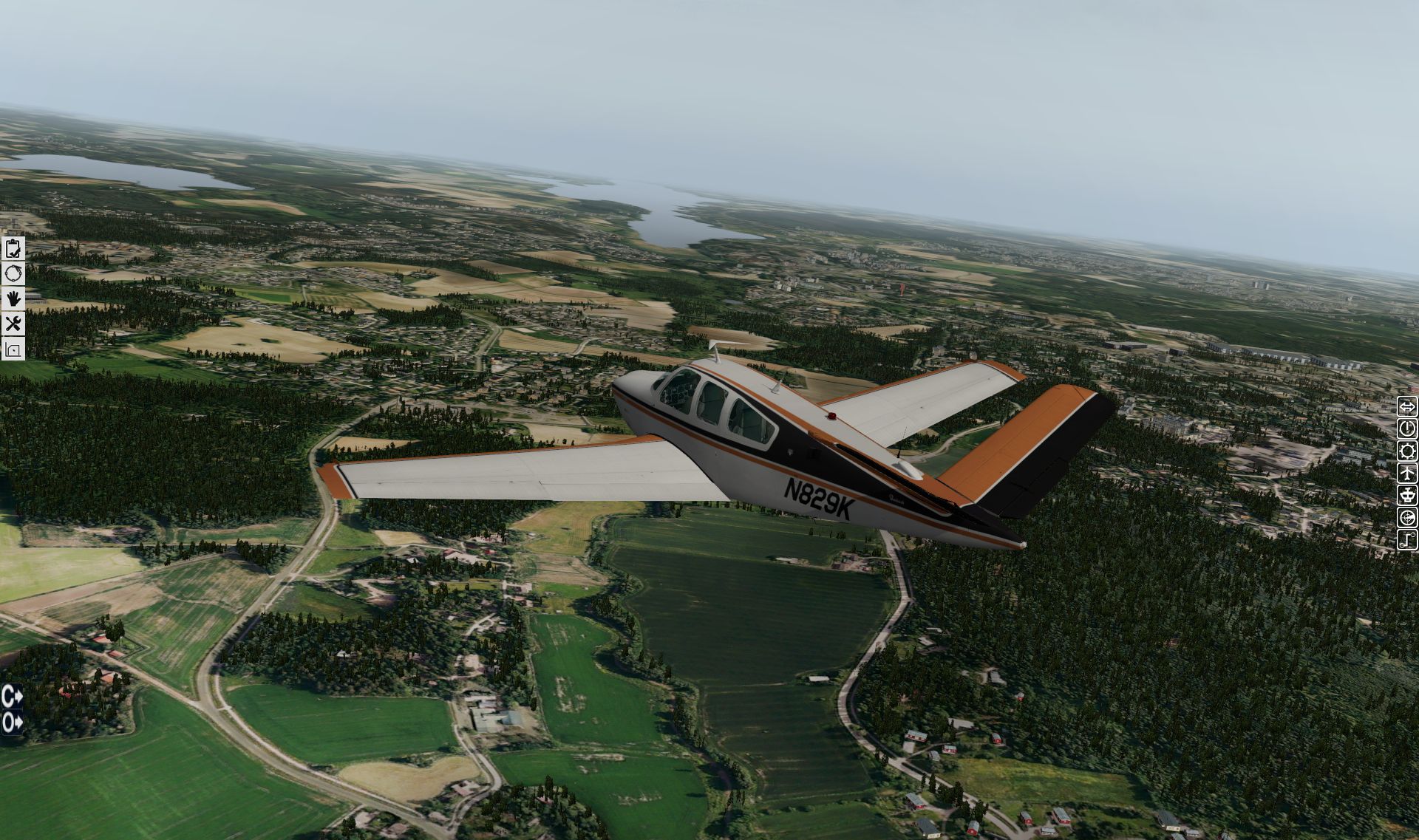
Task: Open the route waypoints path icon
Action: coord(1407,539)
